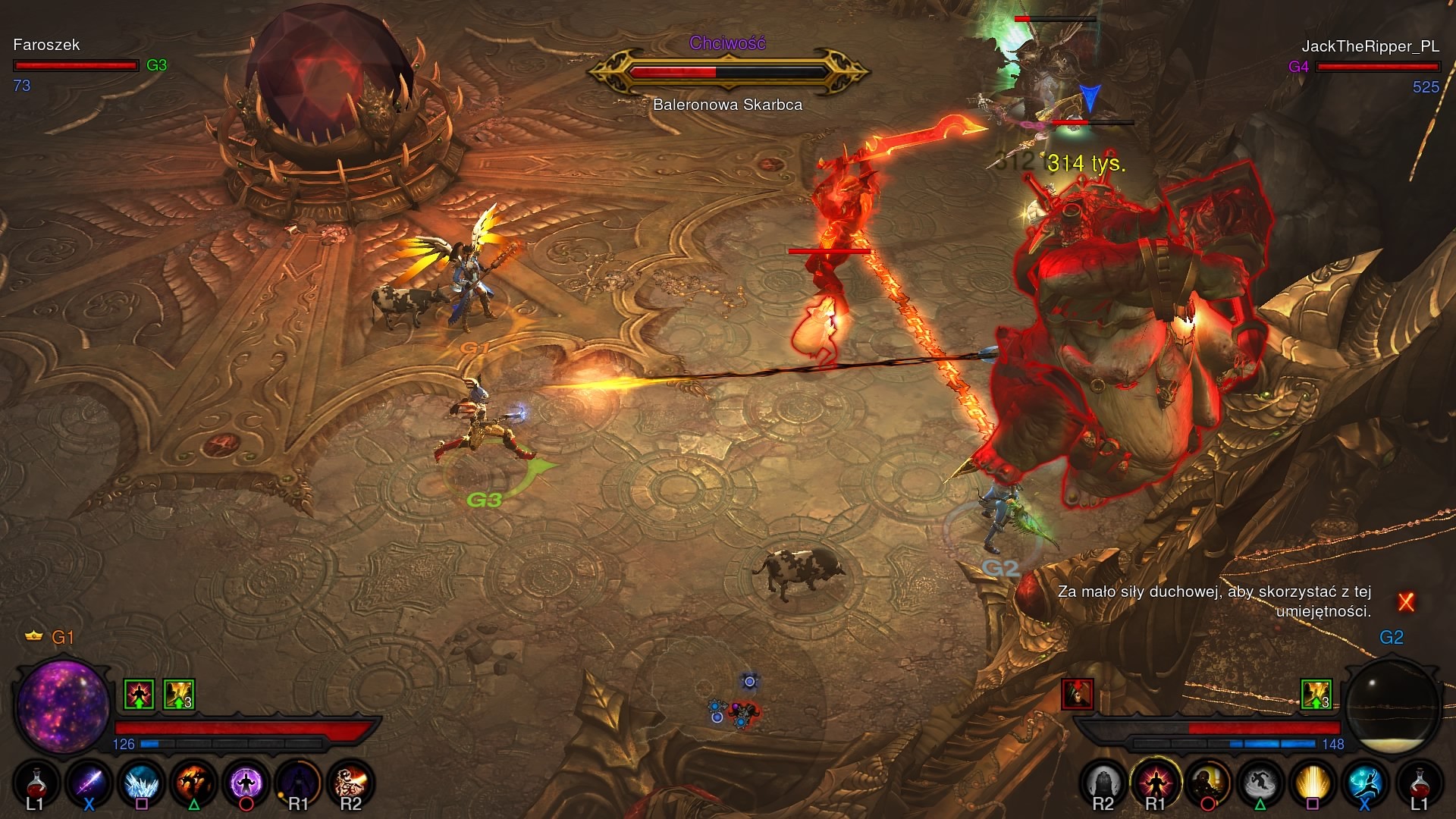Cast the golden light burst skill
The width and height of the screenshot is (1456, 819).
[1313, 781]
